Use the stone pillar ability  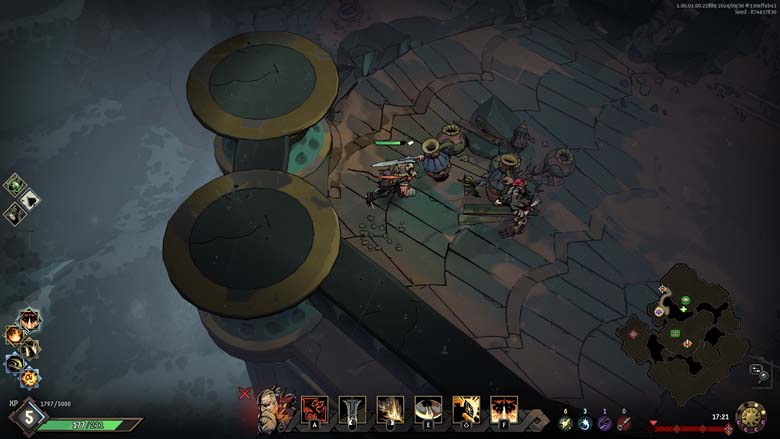352,409
